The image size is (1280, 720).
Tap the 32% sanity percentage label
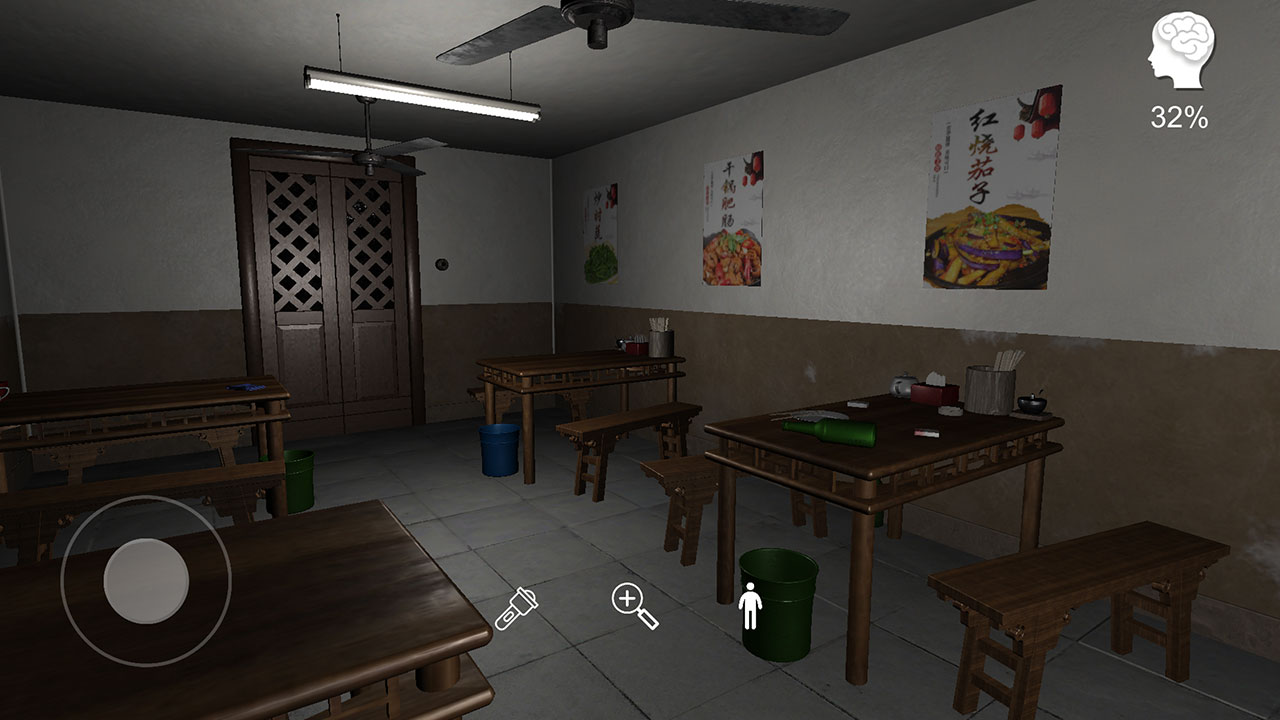tap(1180, 115)
